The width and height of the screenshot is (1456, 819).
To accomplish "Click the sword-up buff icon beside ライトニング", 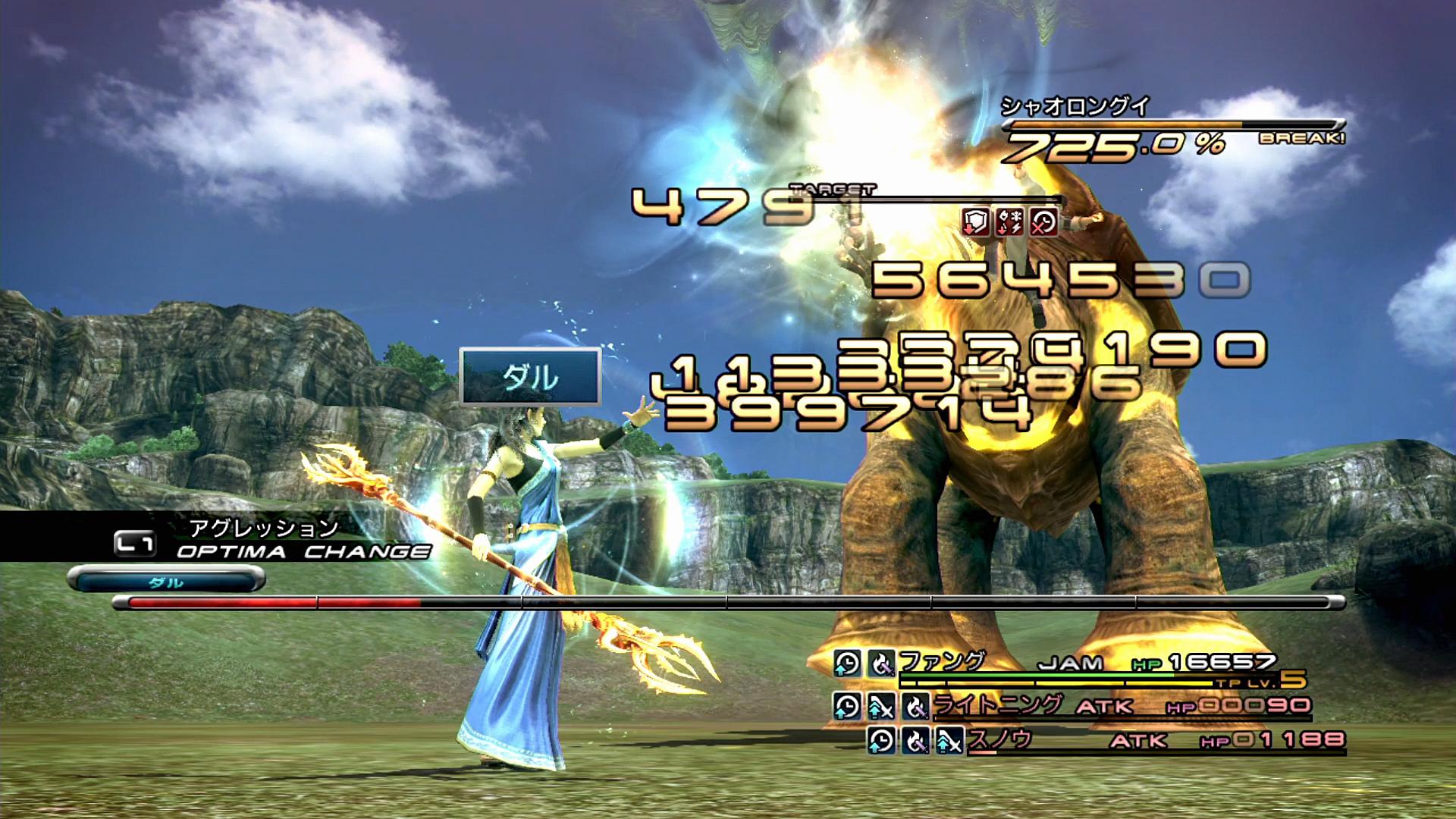I will point(880,708).
